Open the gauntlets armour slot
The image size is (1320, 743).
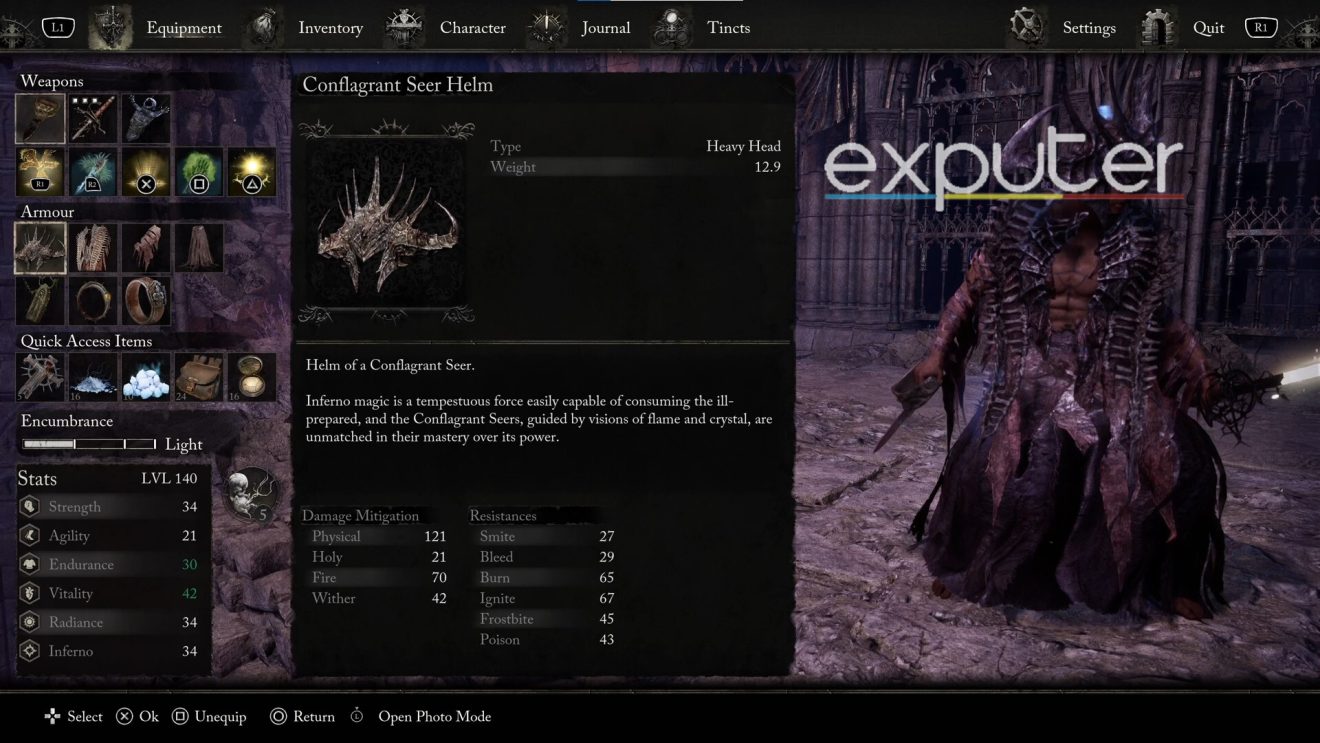click(146, 247)
